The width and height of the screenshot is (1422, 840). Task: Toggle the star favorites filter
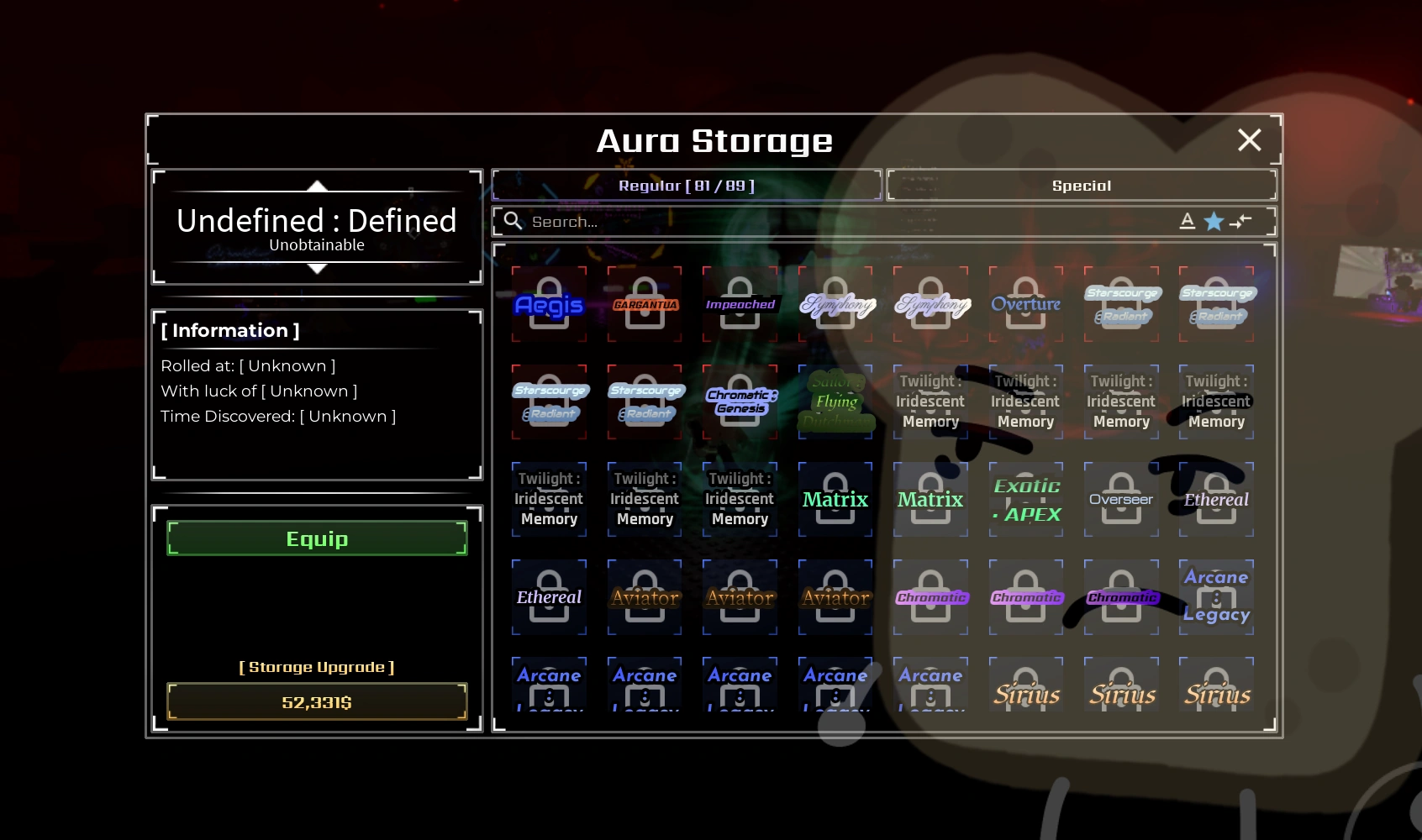pos(1214,221)
